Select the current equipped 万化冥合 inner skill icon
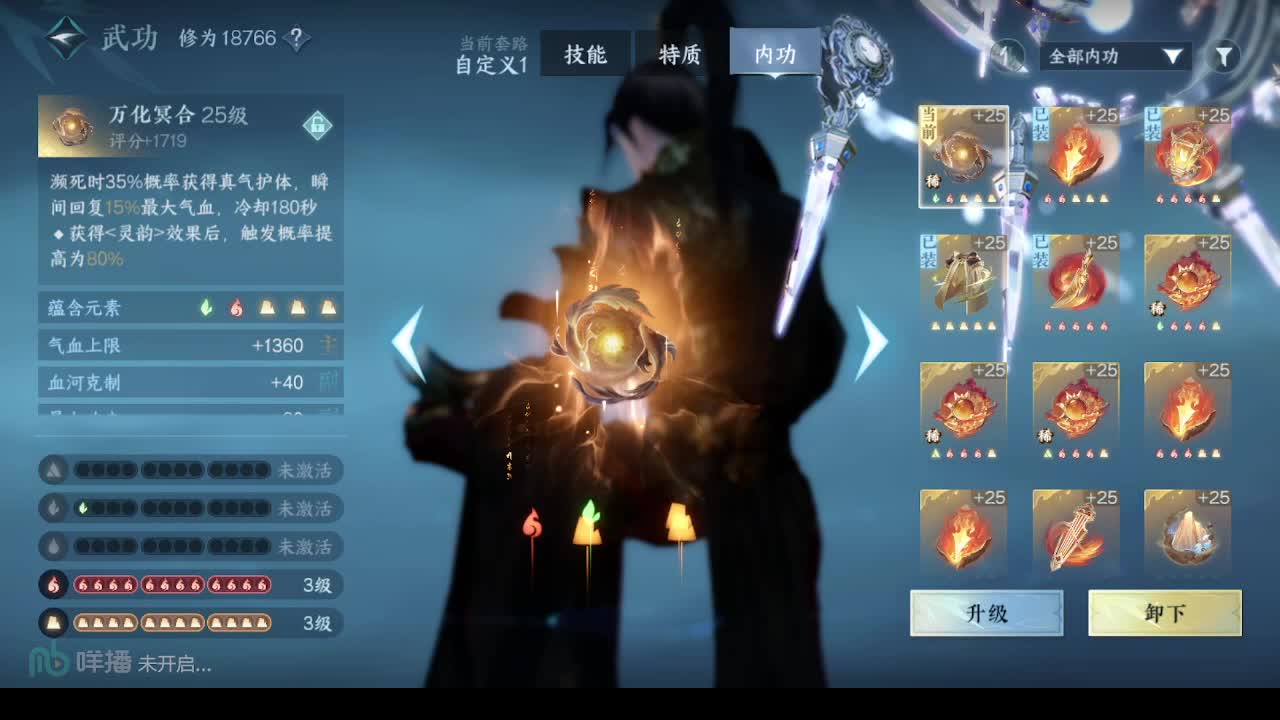 pos(963,155)
